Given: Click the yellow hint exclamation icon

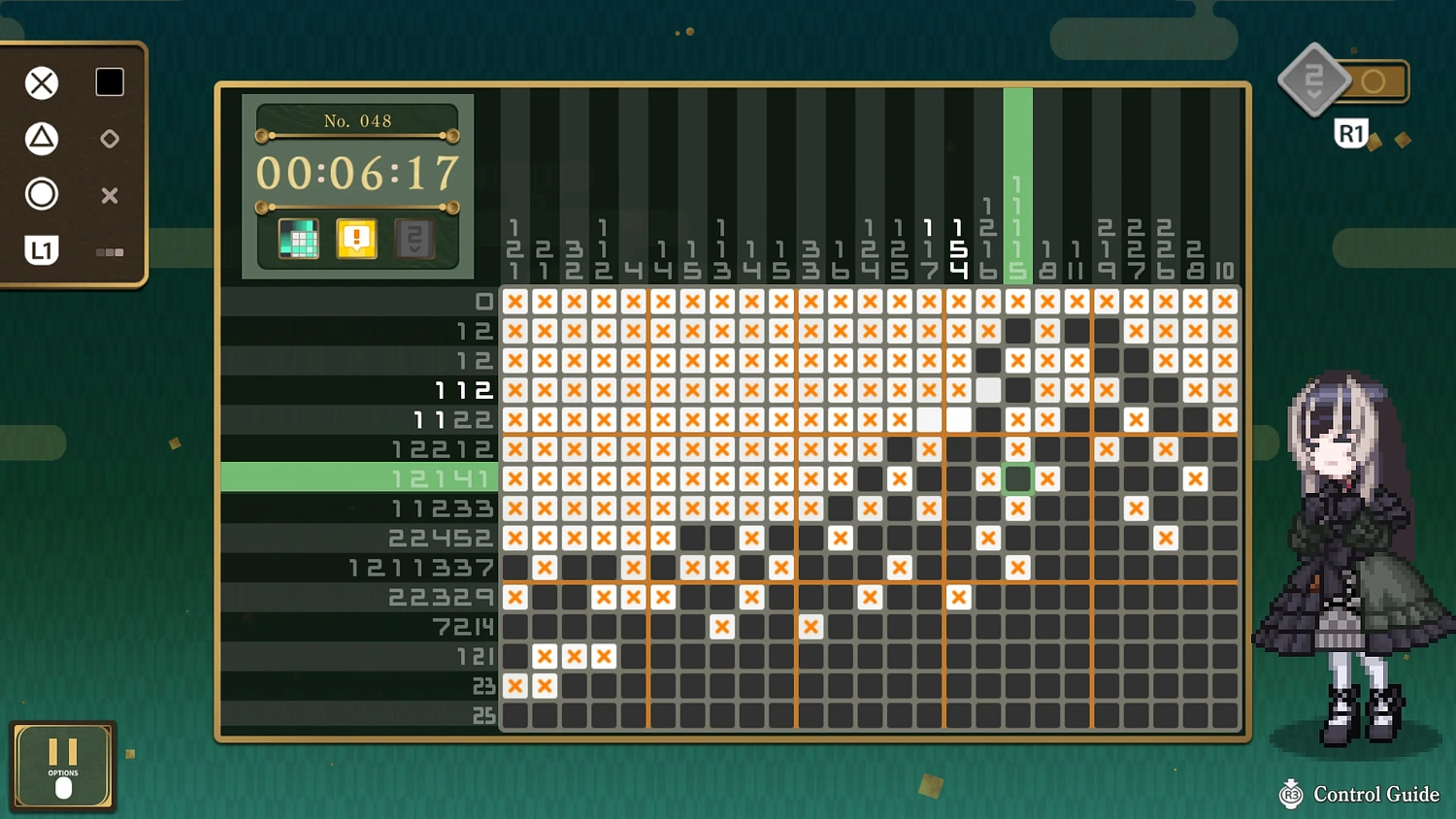Looking at the screenshot, I should (355, 238).
